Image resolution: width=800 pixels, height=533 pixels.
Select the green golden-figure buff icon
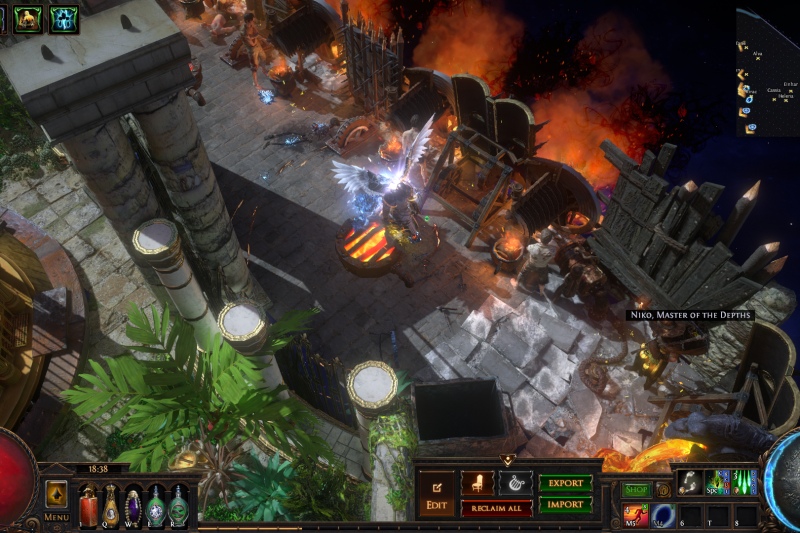click(x=28, y=18)
